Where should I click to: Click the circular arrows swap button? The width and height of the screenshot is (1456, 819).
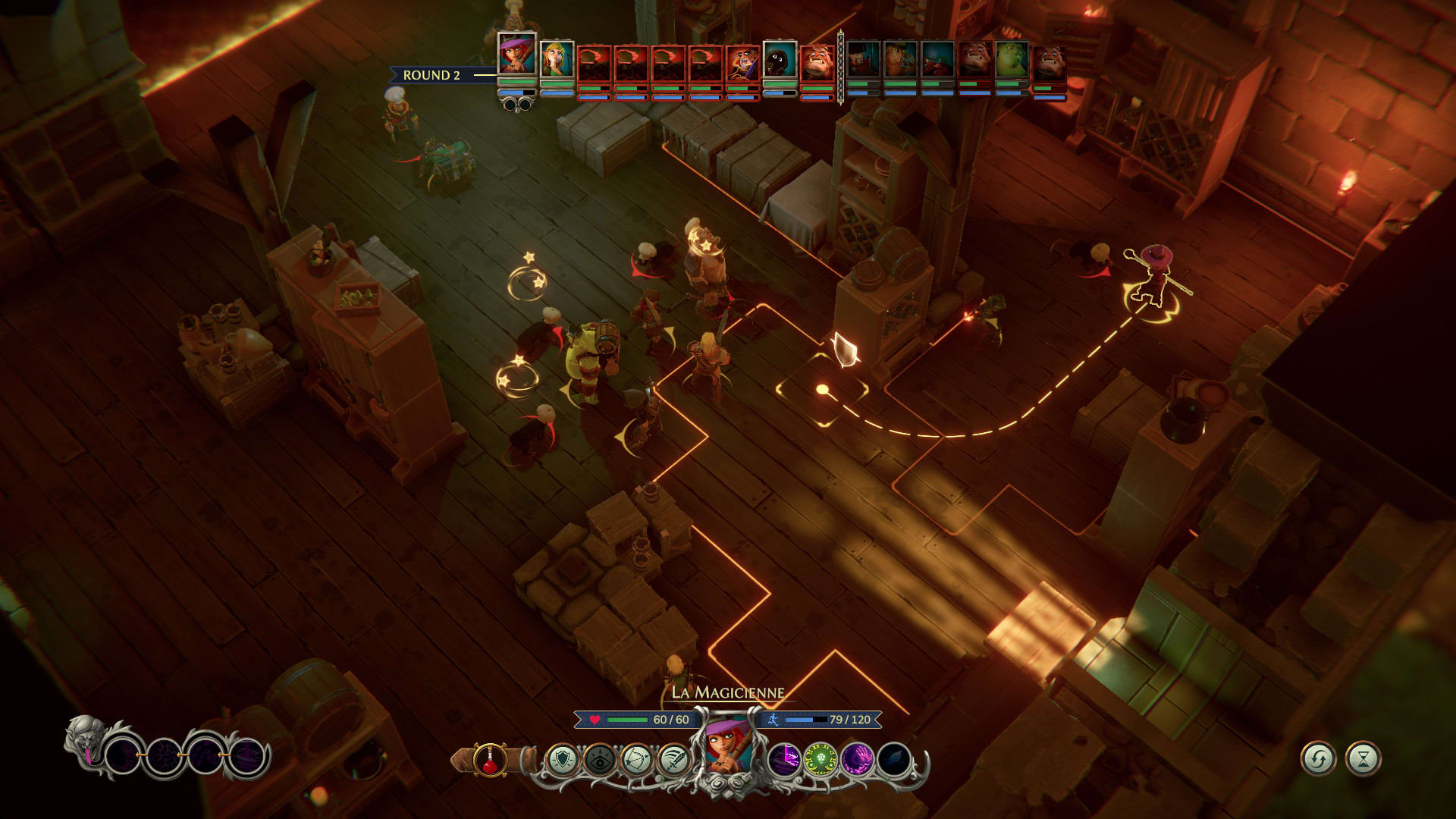coord(1318,758)
